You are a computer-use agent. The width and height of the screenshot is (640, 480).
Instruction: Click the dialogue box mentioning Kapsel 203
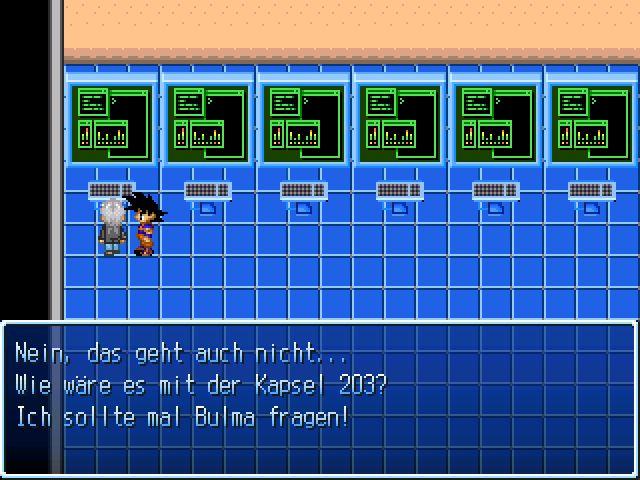coord(319,398)
